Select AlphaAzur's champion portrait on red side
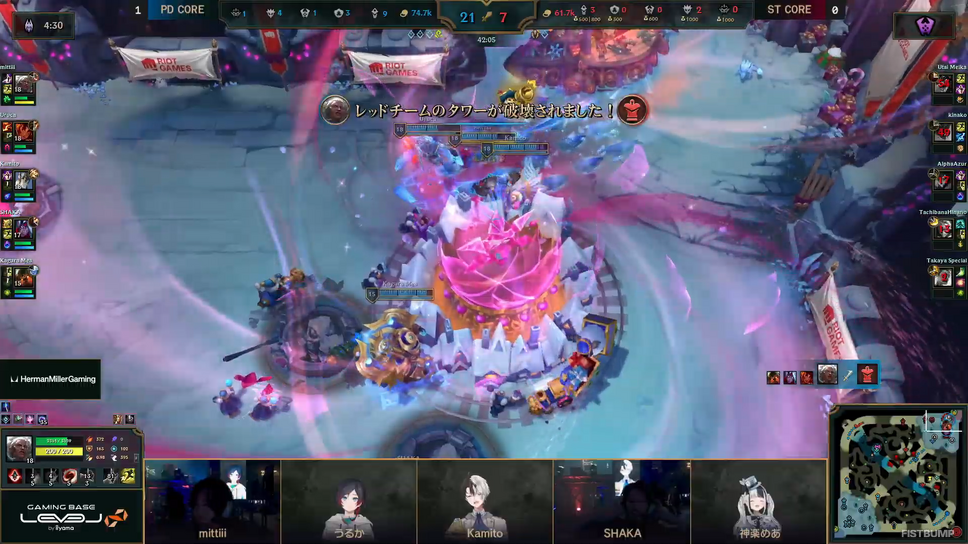This screenshot has width=968, height=544. pos(943,182)
